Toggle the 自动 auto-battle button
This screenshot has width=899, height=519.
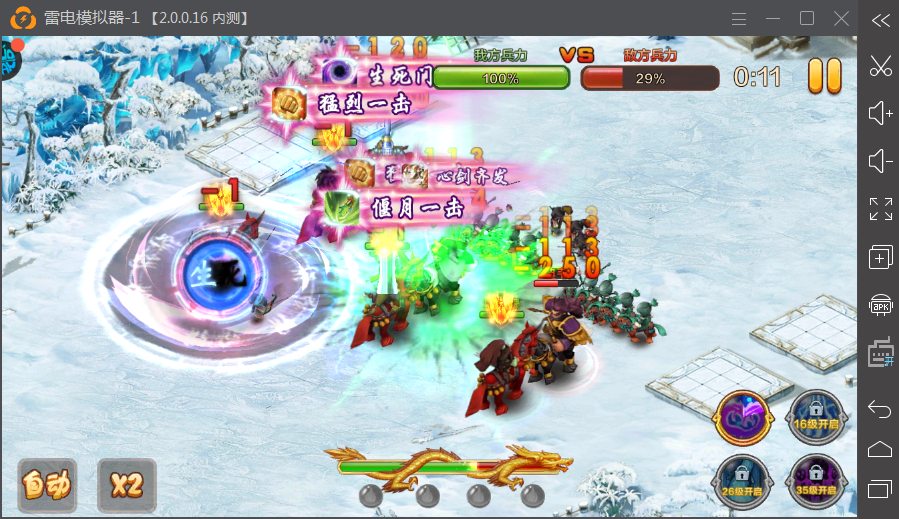pos(48,485)
